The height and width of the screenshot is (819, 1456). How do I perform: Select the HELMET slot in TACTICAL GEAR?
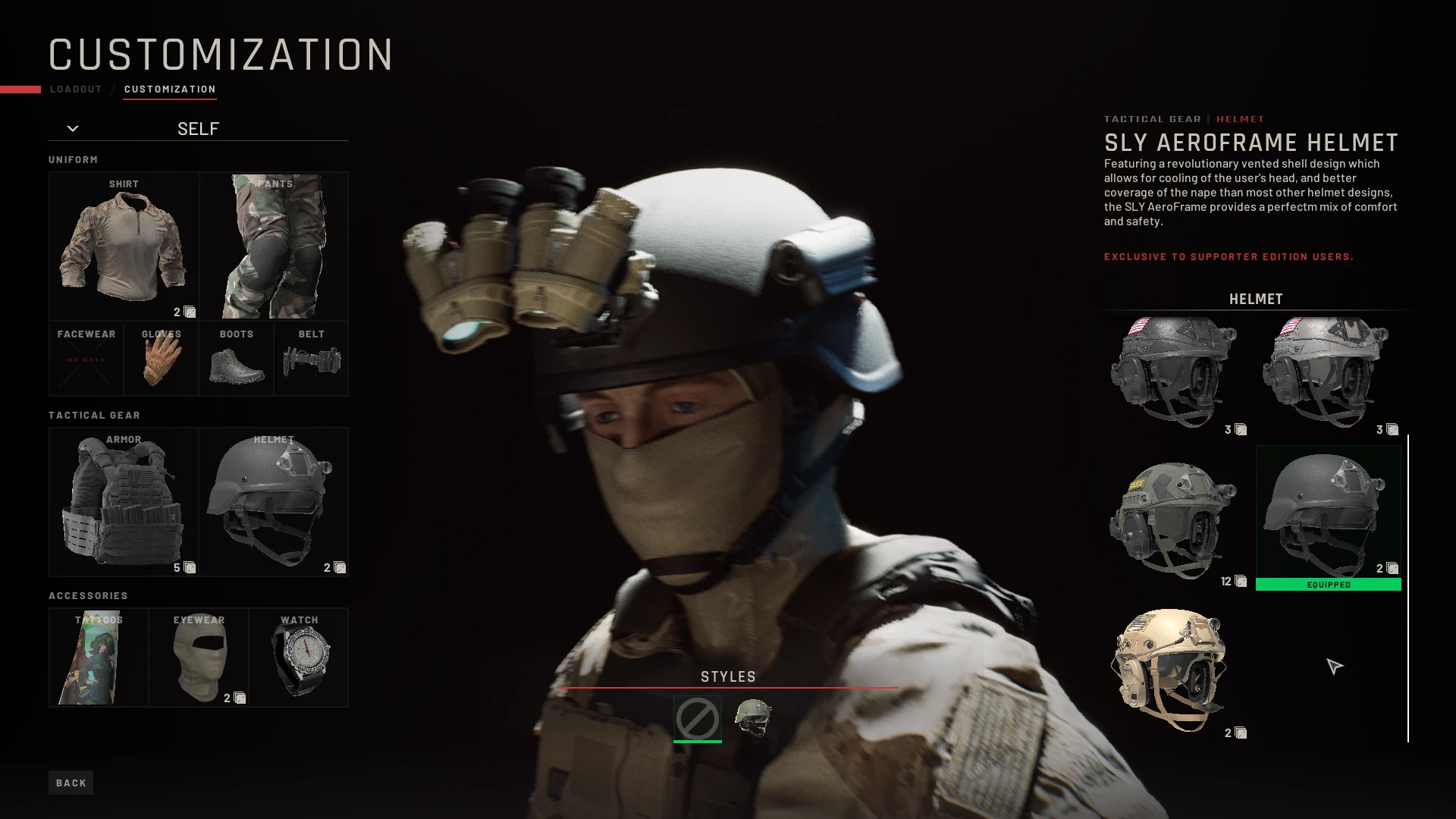[x=273, y=502]
